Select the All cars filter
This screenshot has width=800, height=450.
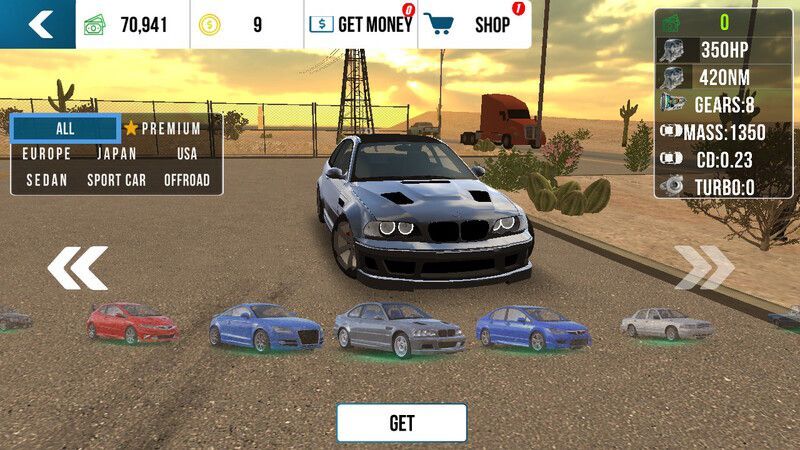(x=65, y=129)
